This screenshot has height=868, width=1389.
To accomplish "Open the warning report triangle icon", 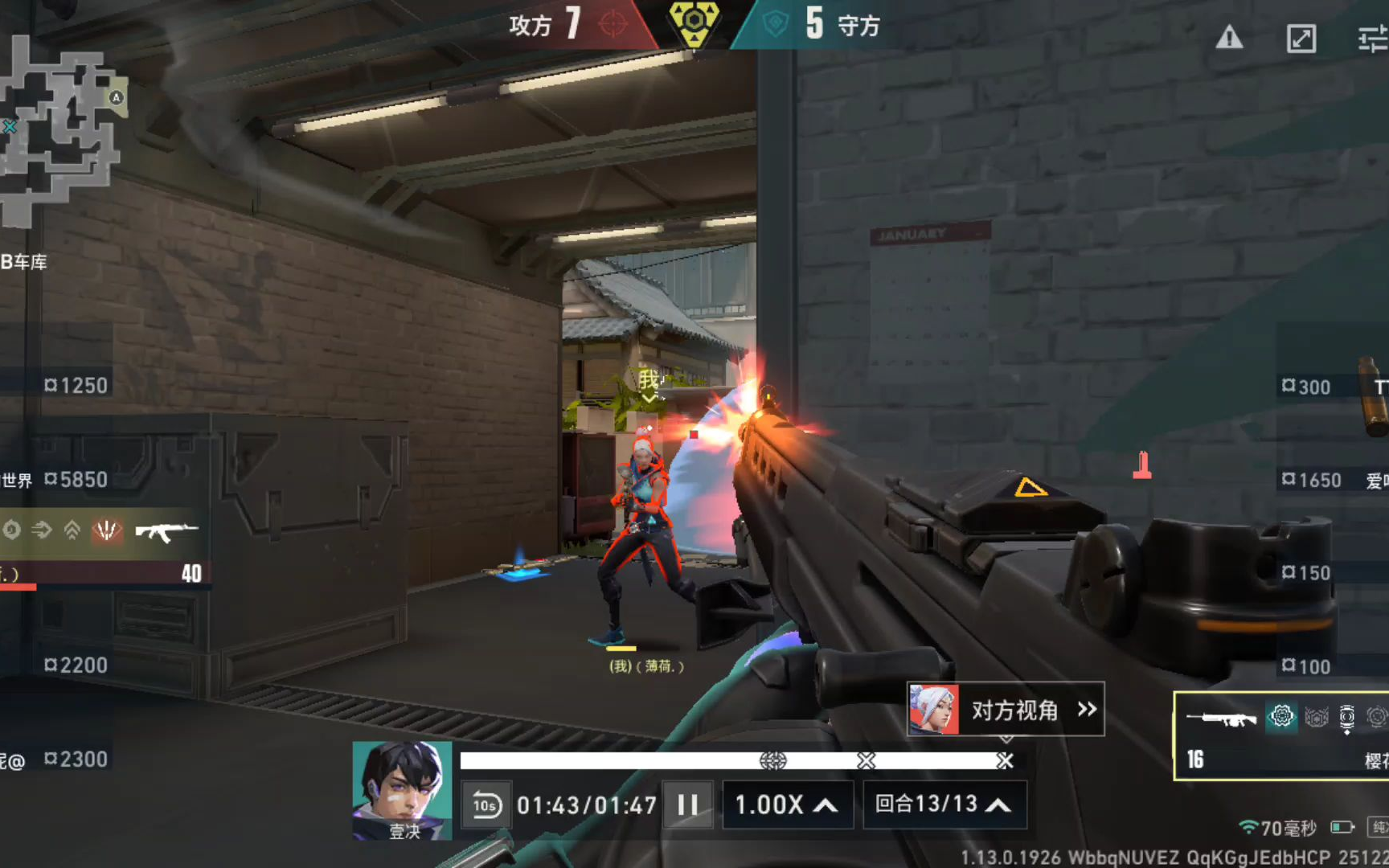I will point(1229,38).
